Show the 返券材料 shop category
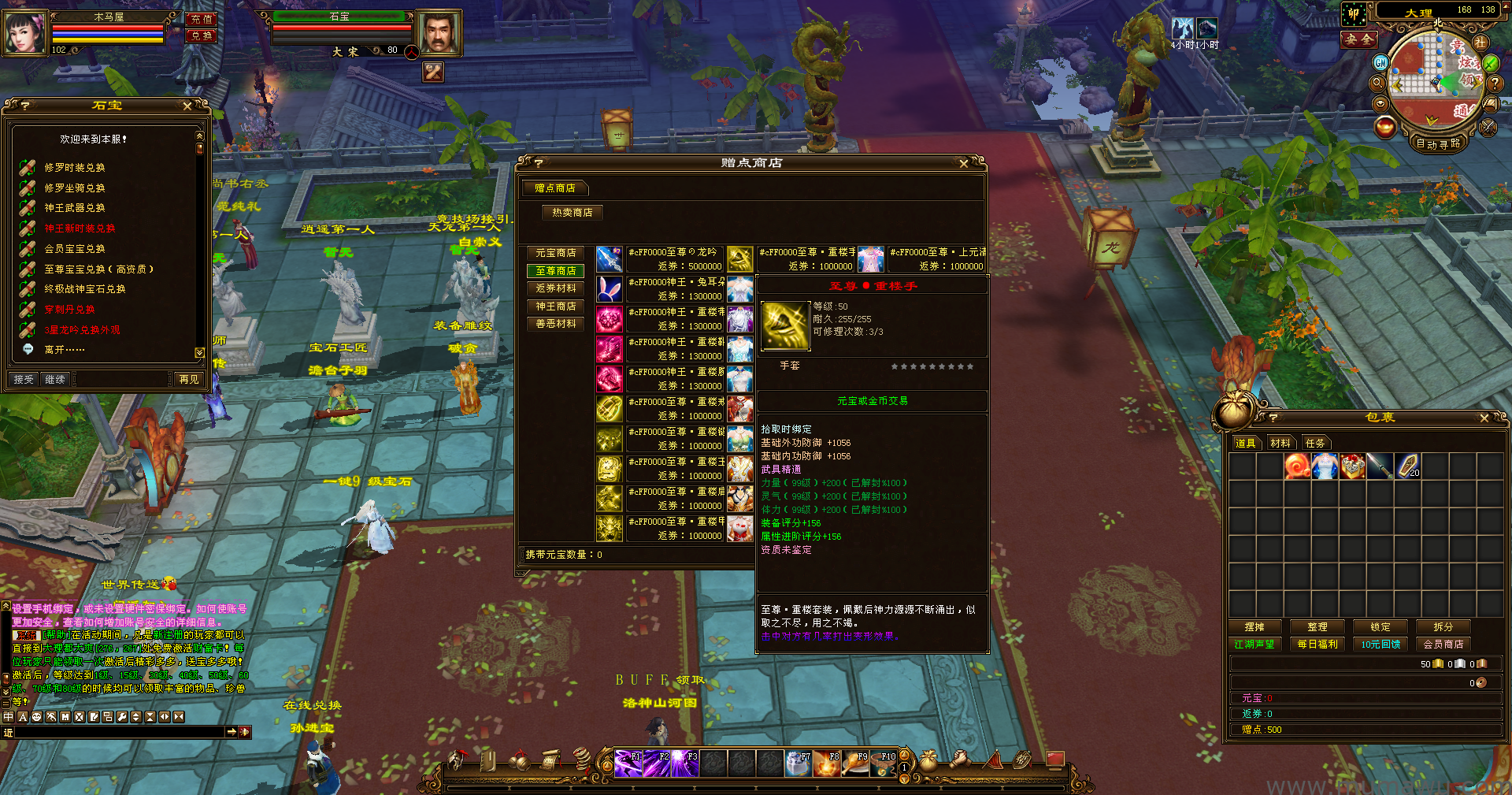This screenshot has width=1512, height=795. (555, 288)
